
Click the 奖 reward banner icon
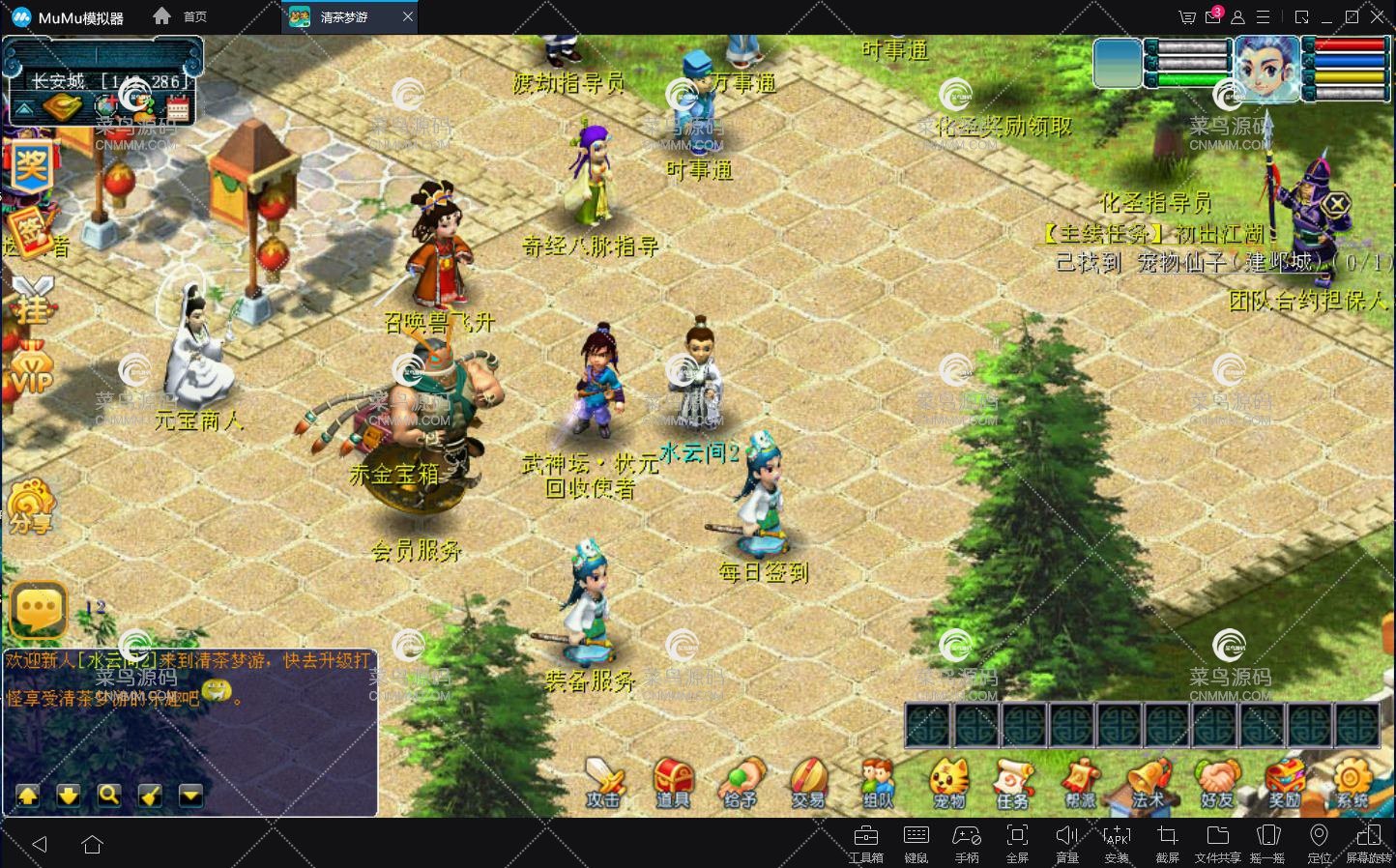tap(31, 166)
